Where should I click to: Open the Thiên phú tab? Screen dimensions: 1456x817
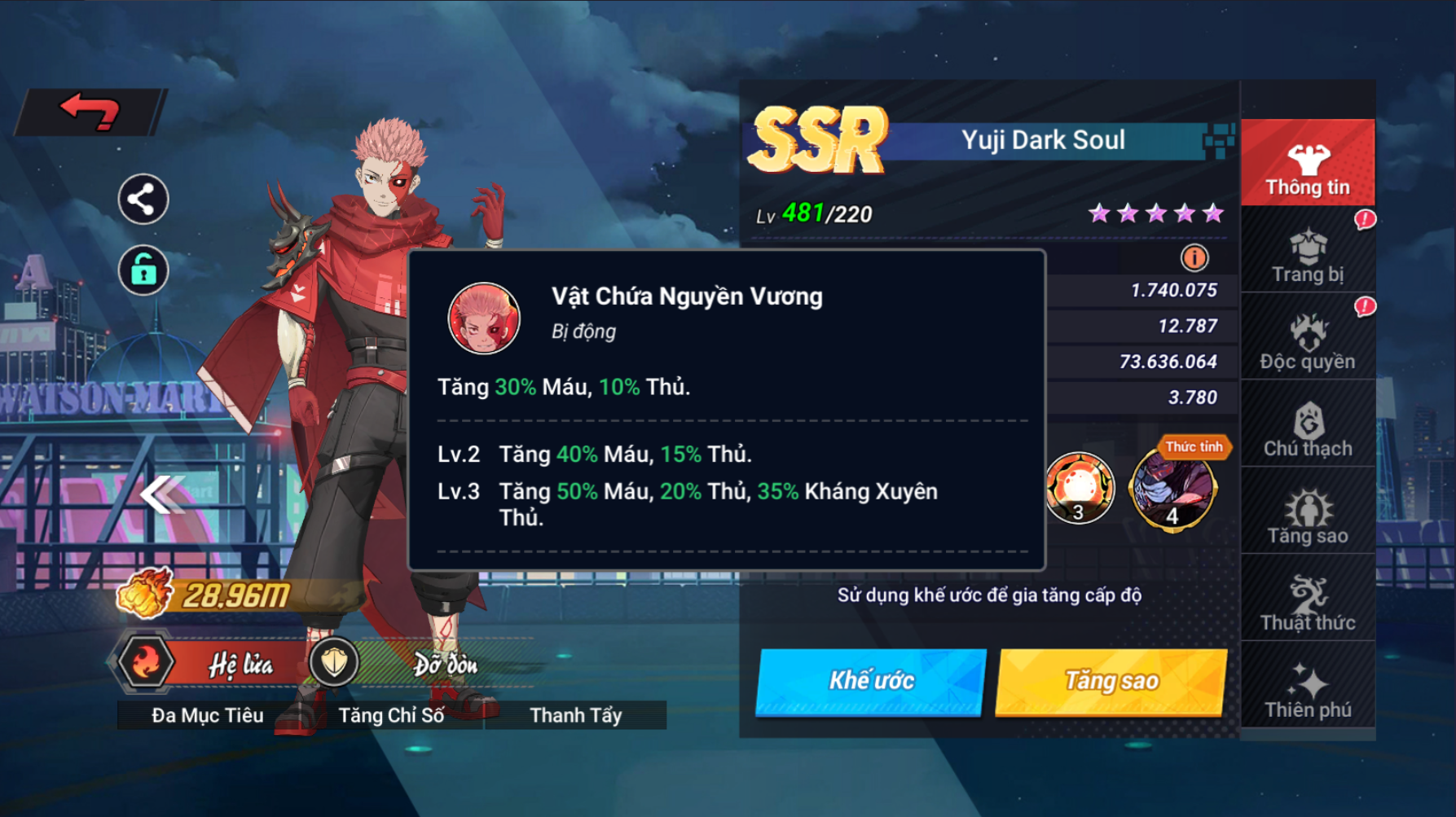click(x=1308, y=691)
